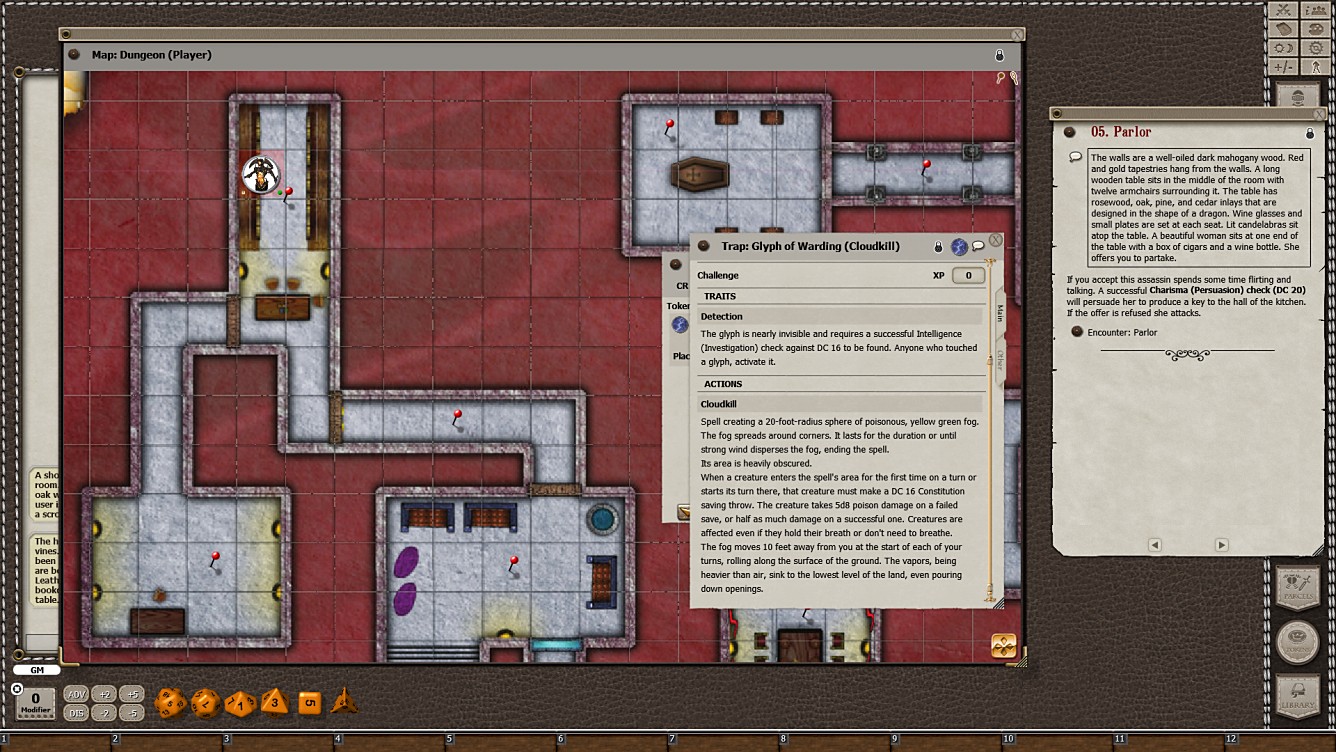Open Options with the gear sidebar icon
This screenshot has height=752, width=1336.
point(1316,47)
